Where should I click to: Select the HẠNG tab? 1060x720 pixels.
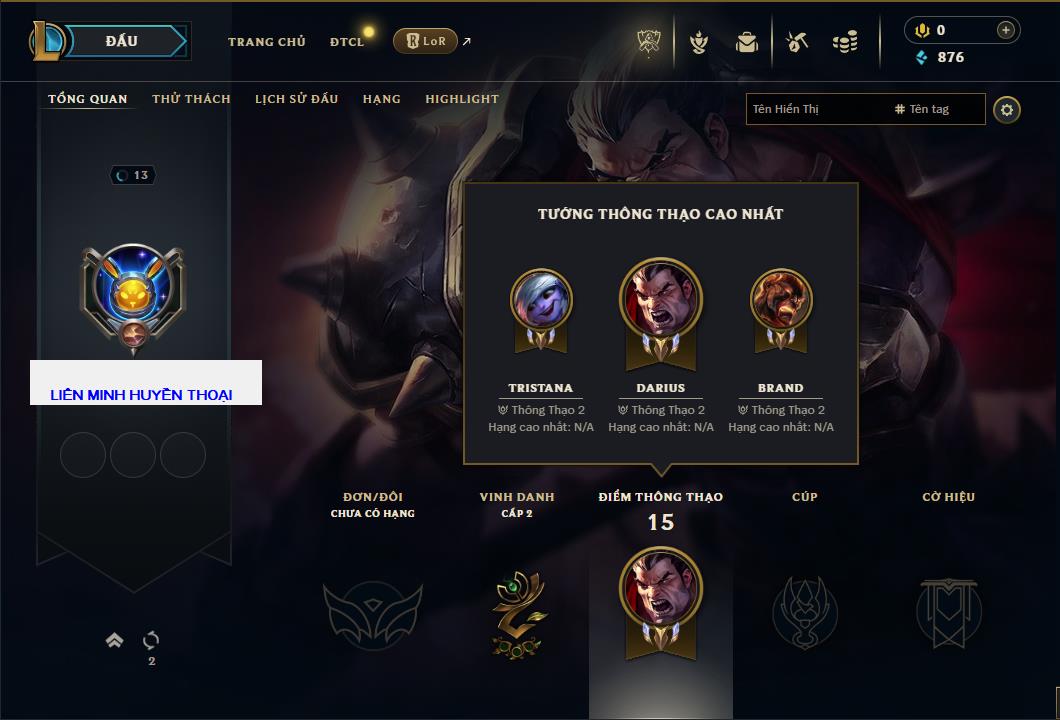tap(381, 99)
